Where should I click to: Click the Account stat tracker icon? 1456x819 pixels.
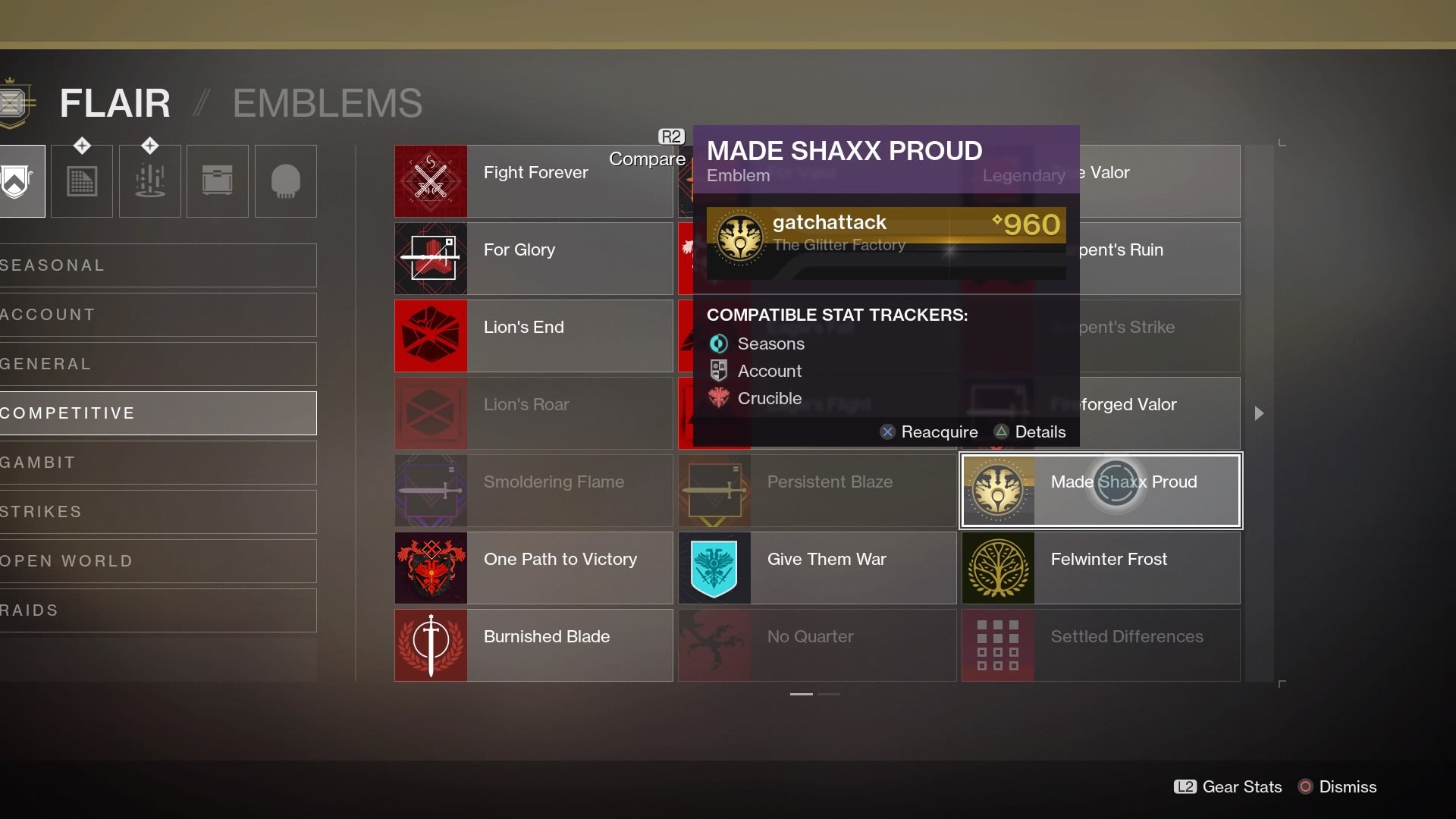coord(717,371)
